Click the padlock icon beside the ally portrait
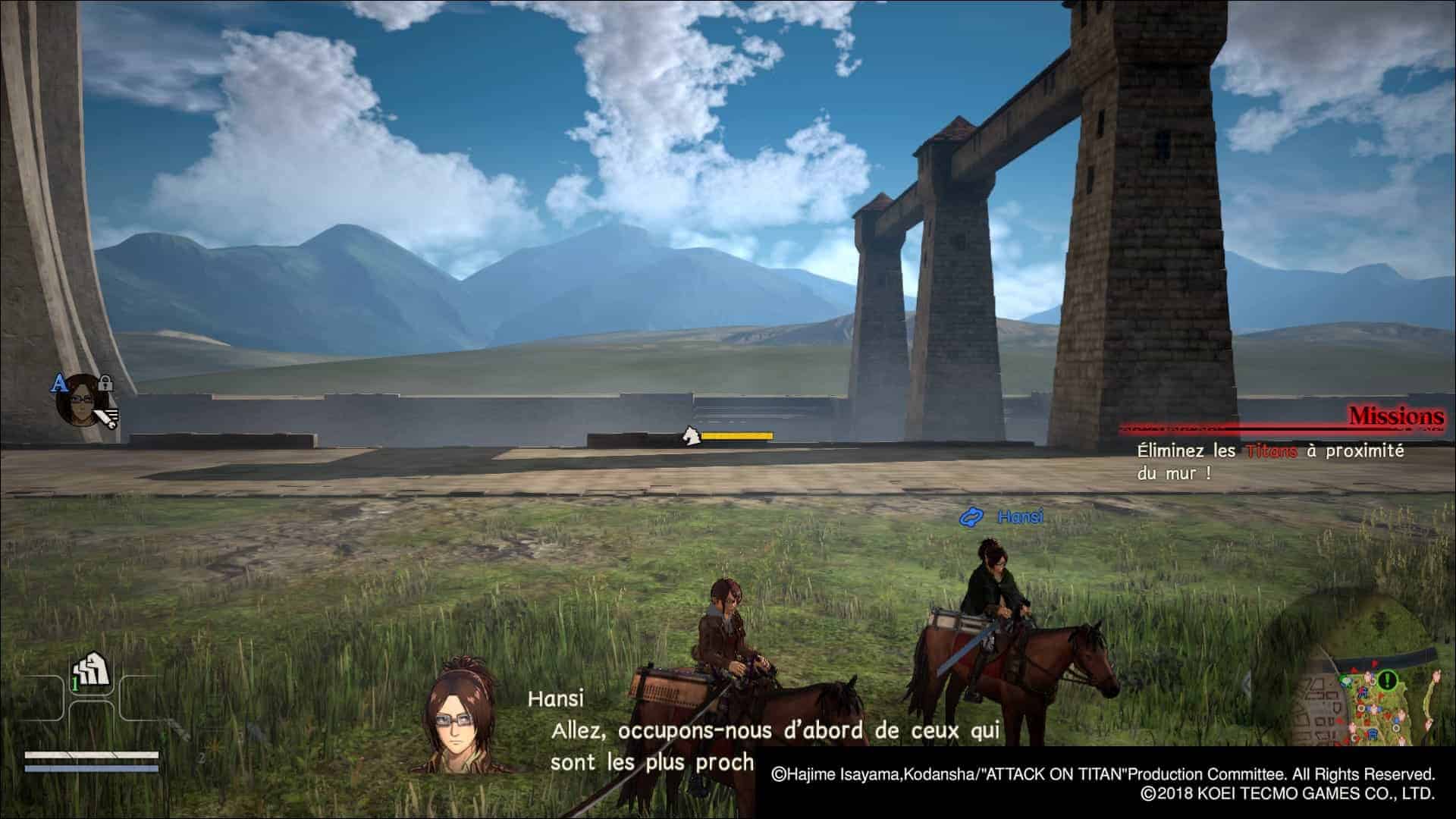1456x819 pixels. tap(105, 383)
